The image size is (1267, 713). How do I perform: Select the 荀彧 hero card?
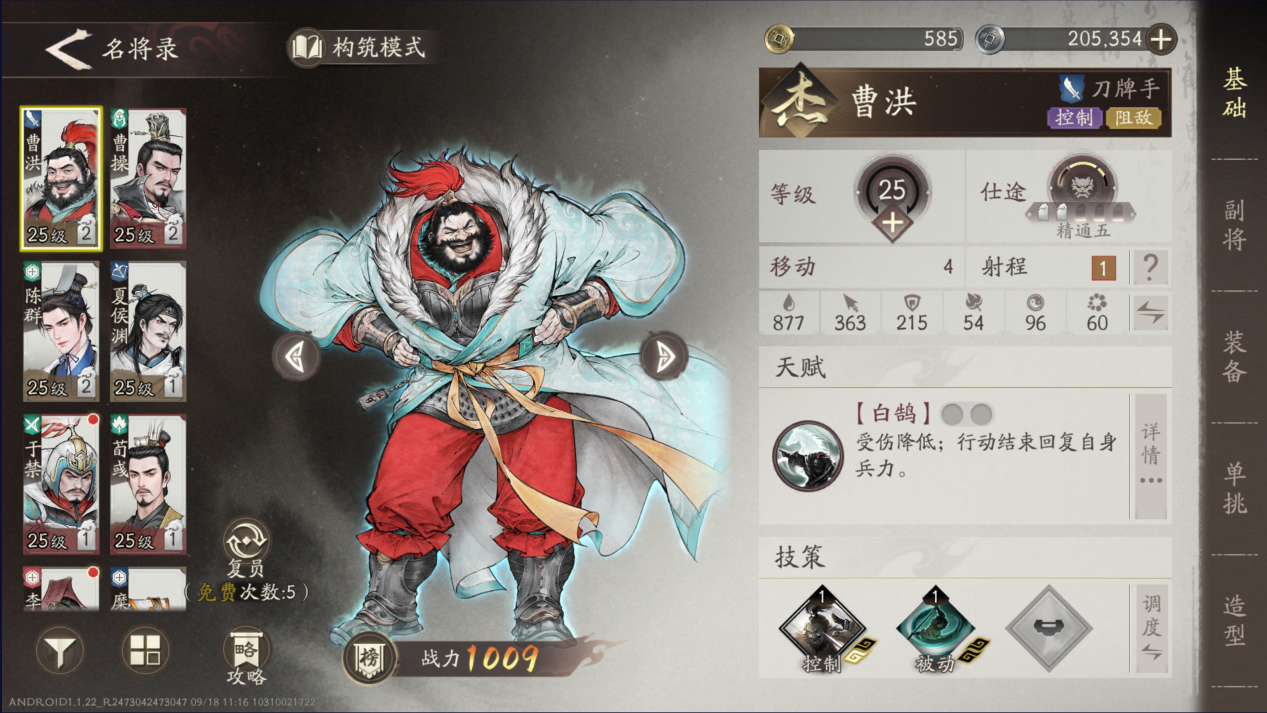(148, 484)
